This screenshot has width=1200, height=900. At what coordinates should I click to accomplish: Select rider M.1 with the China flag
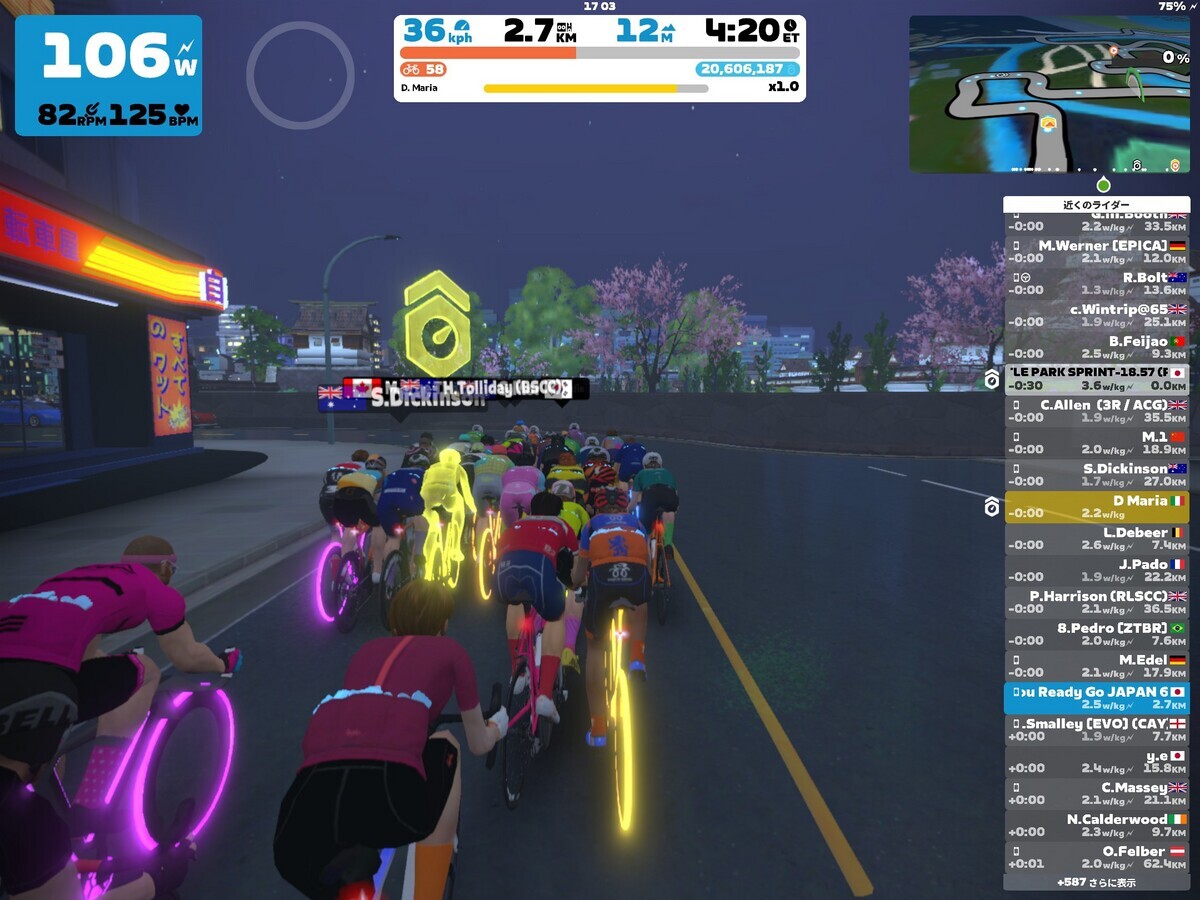(1096, 443)
